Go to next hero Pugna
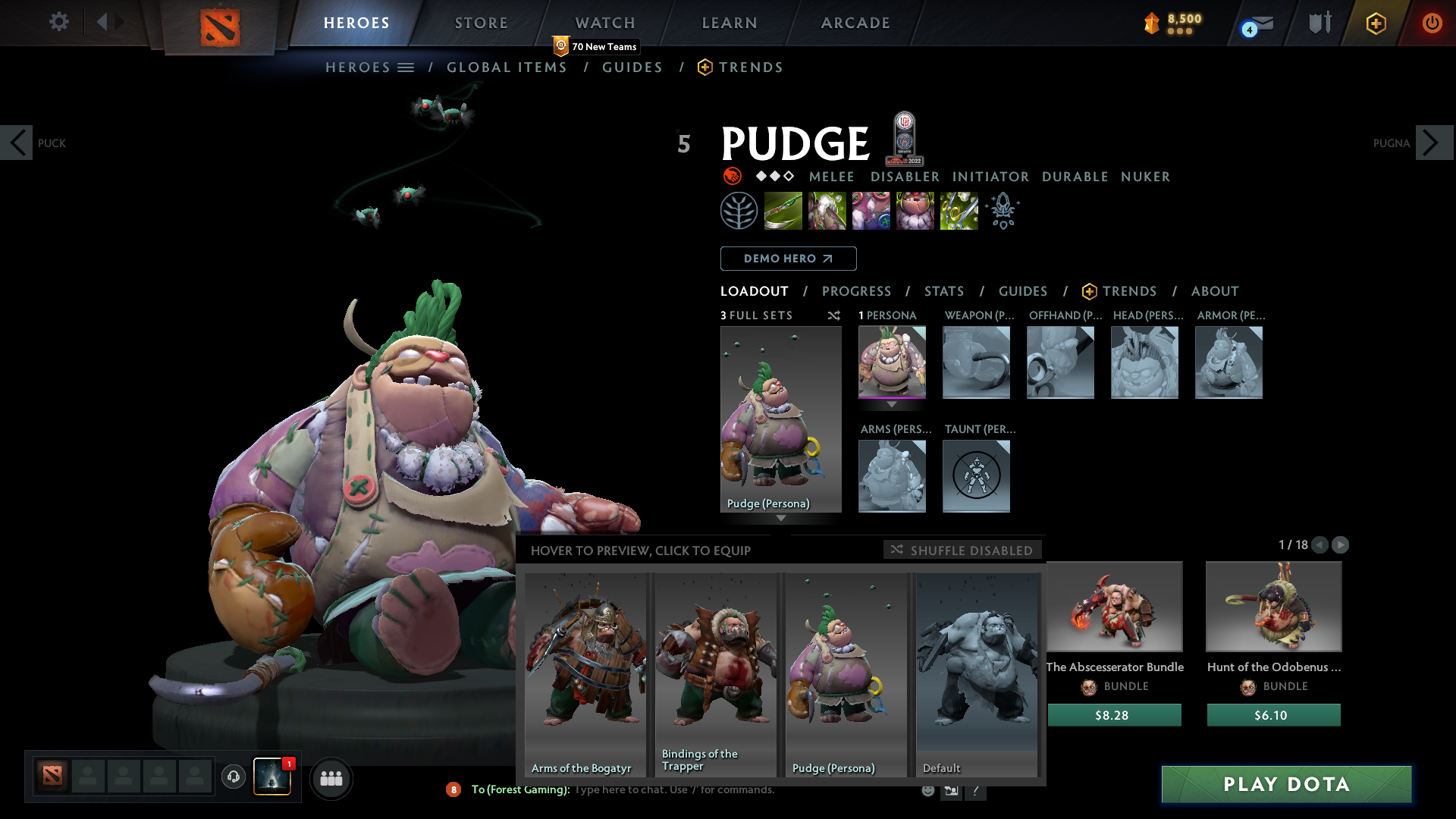 click(1432, 143)
